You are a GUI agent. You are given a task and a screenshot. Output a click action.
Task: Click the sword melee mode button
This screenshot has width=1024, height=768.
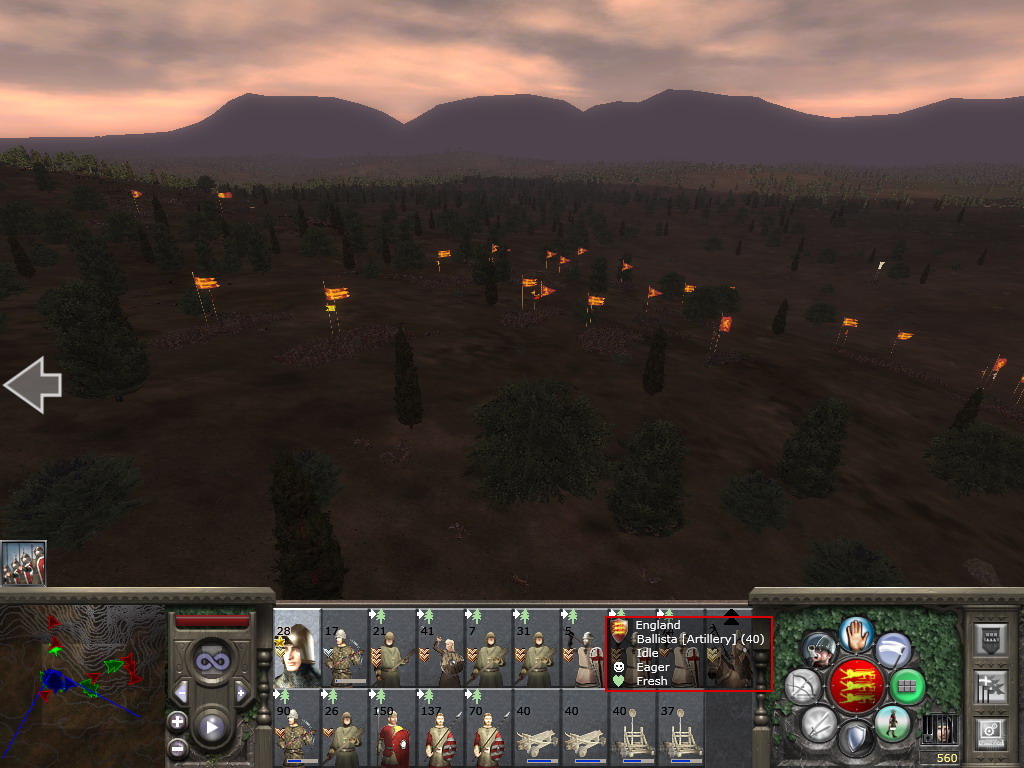pos(818,722)
